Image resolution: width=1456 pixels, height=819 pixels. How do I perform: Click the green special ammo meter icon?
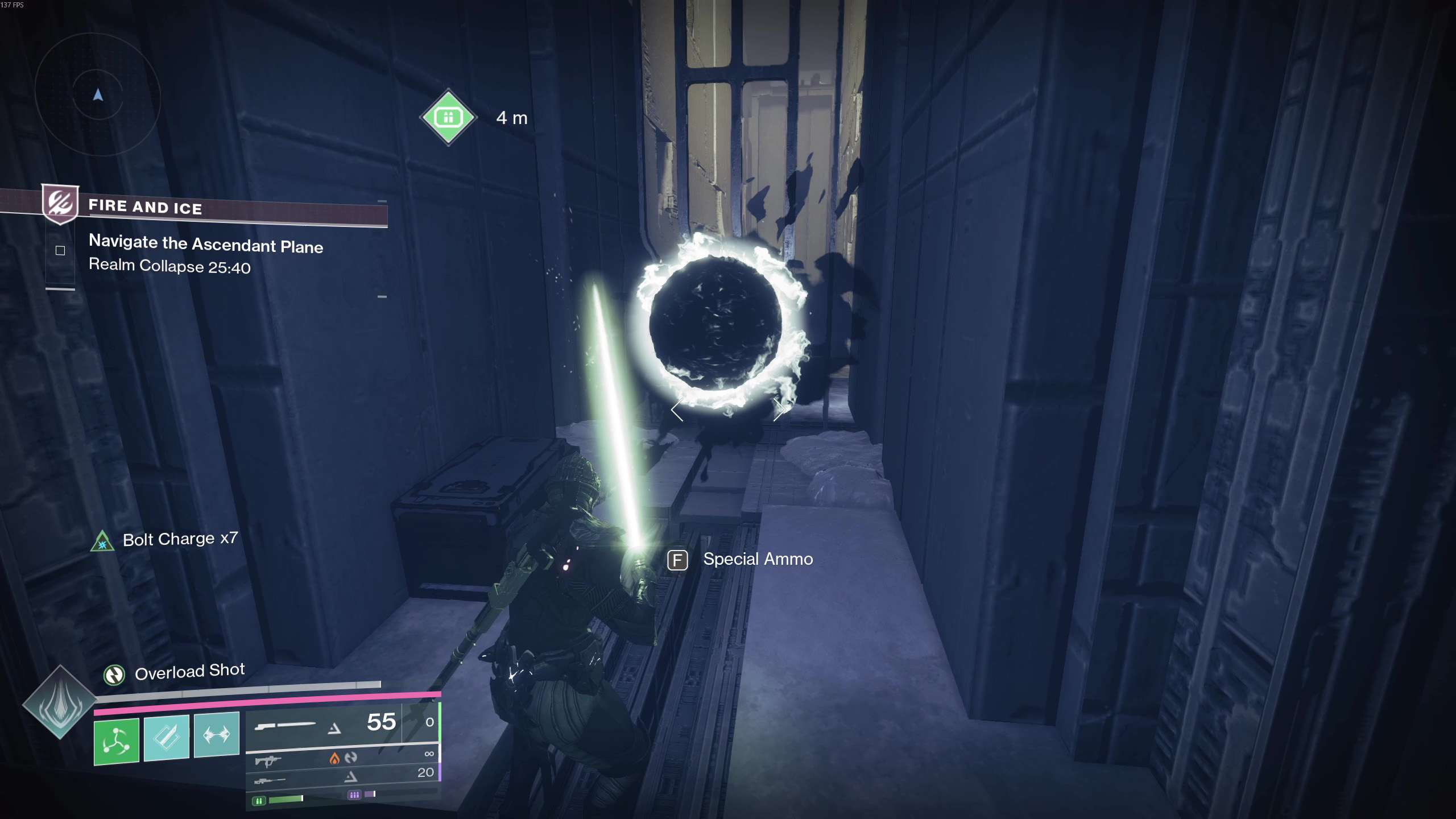(259, 801)
